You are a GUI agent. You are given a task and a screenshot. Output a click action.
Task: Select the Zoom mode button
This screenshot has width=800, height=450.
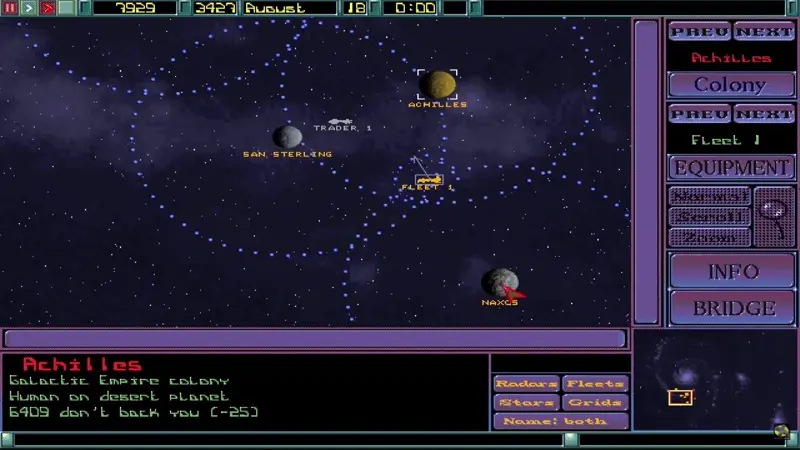708,237
